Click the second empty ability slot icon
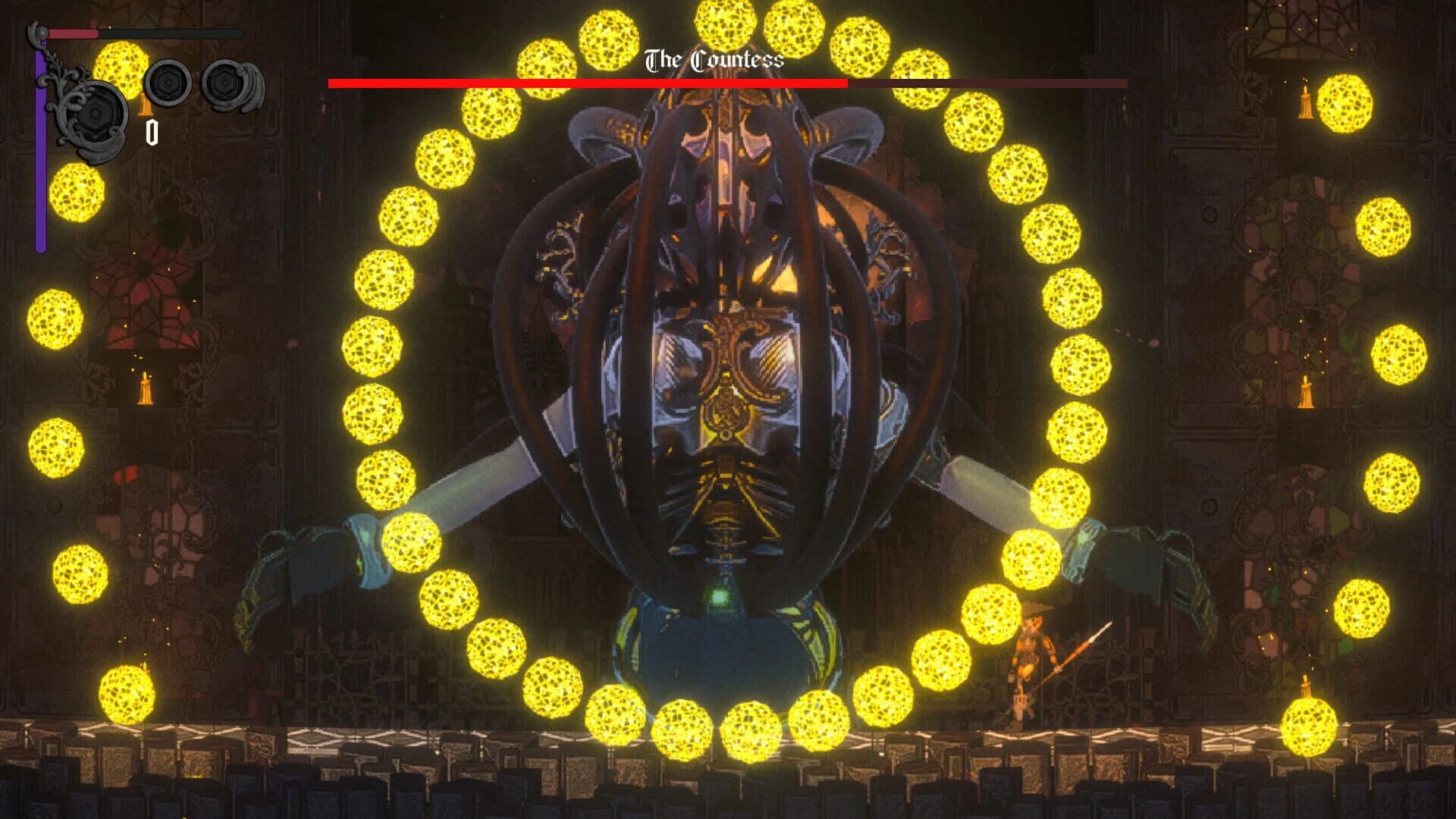 pos(224,85)
